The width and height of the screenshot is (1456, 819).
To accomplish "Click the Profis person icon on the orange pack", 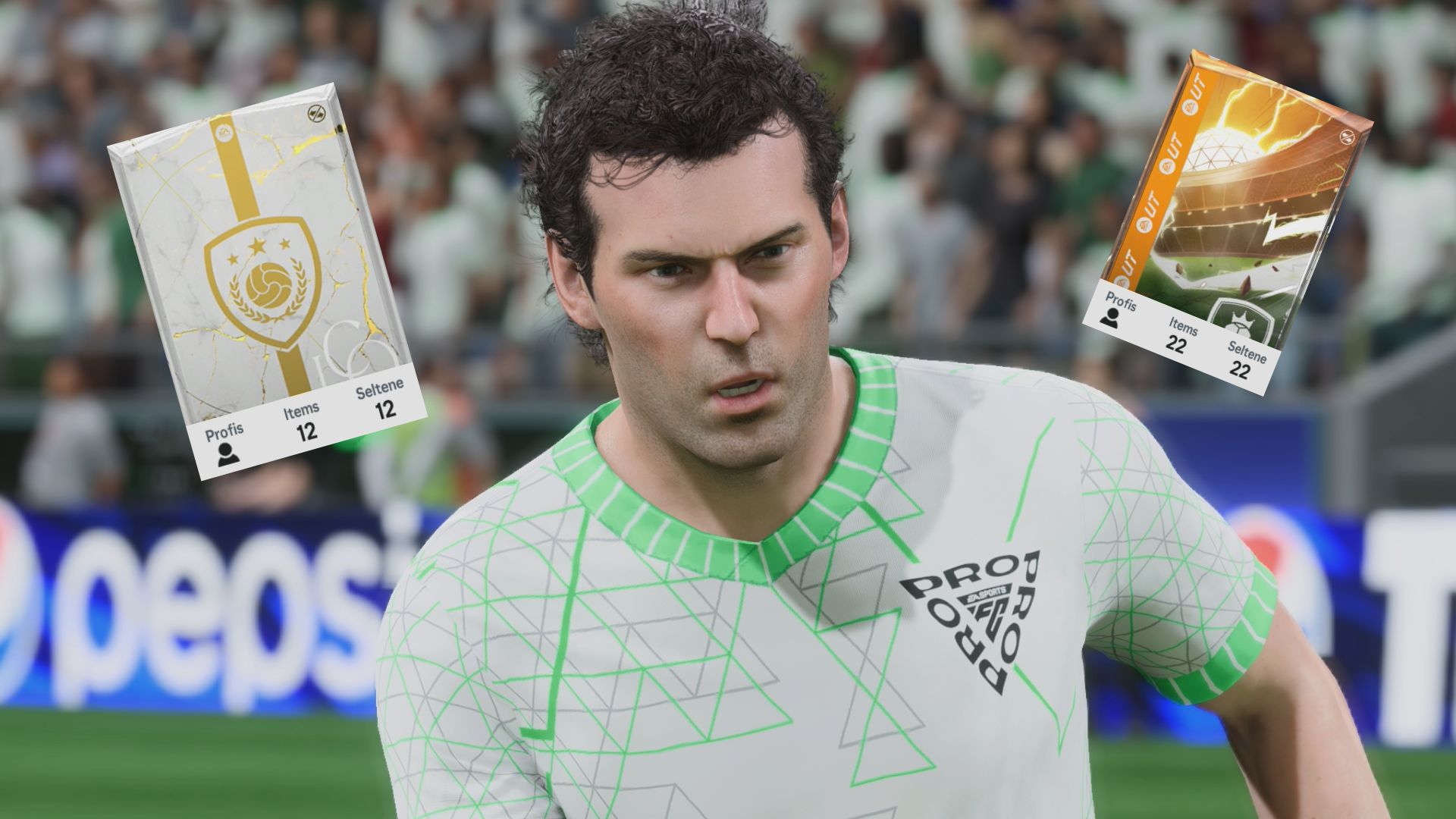I will tap(1110, 318).
